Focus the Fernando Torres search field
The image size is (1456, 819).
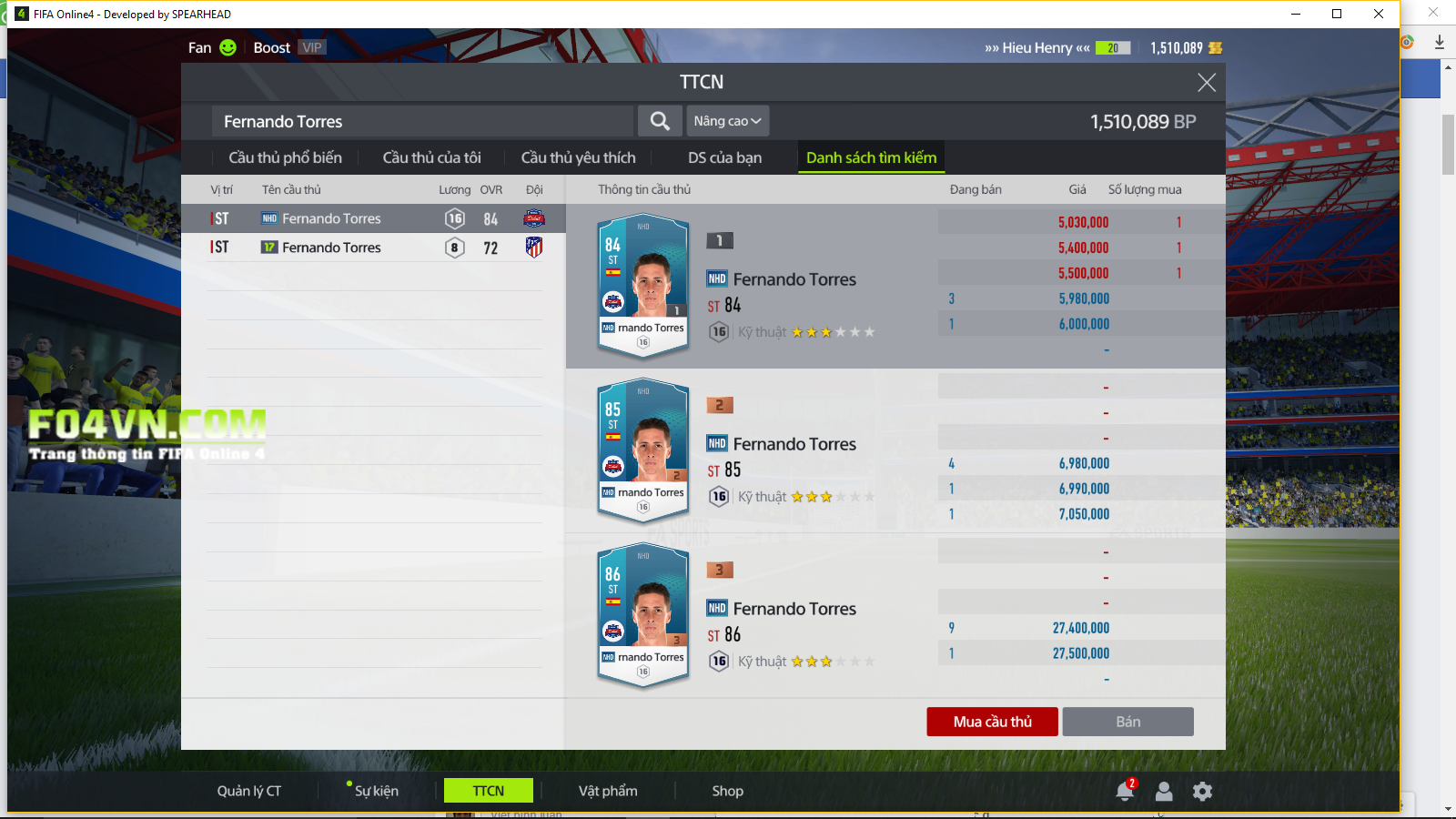(x=423, y=121)
